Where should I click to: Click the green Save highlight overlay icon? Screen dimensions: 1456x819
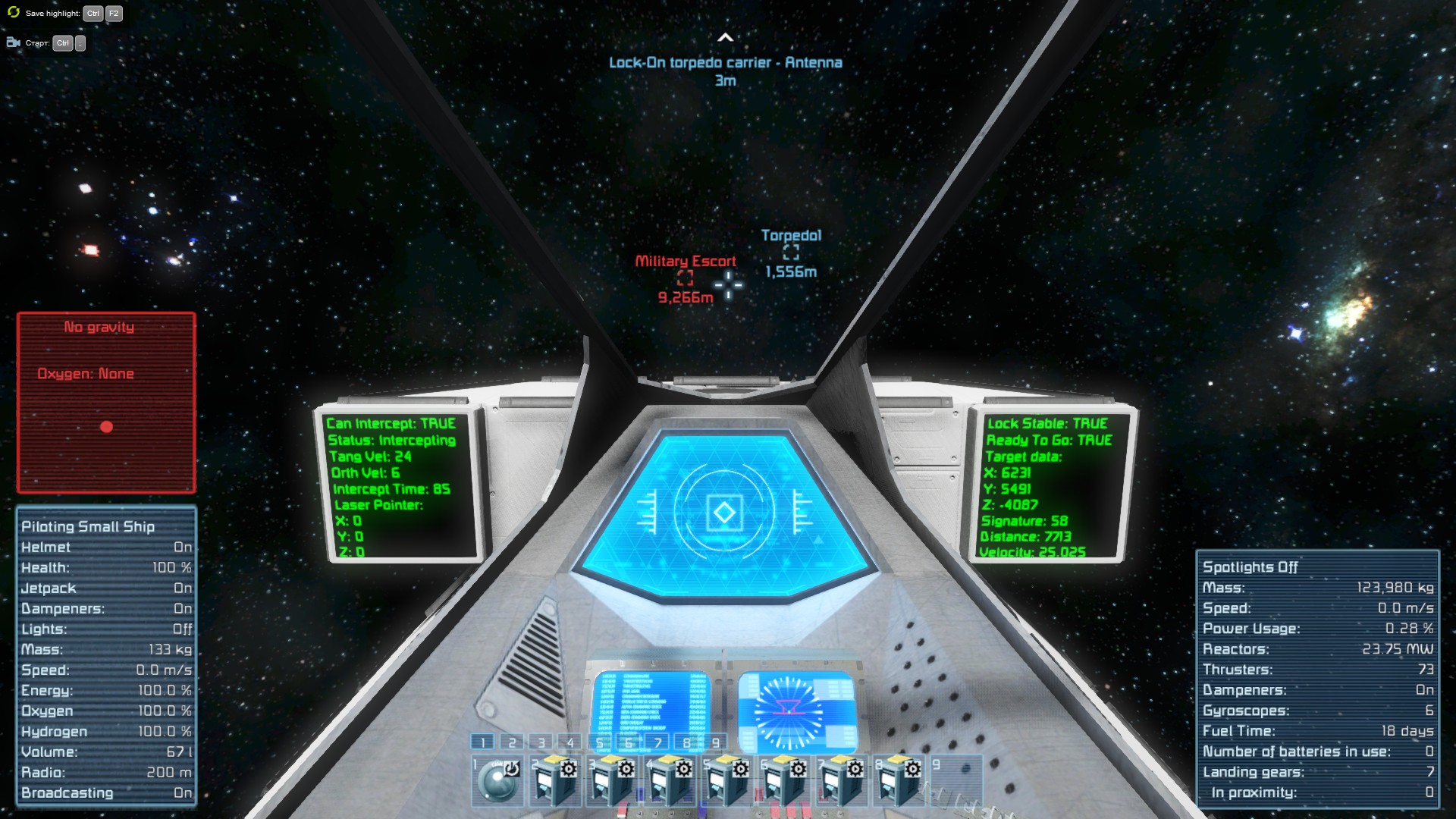[14, 12]
